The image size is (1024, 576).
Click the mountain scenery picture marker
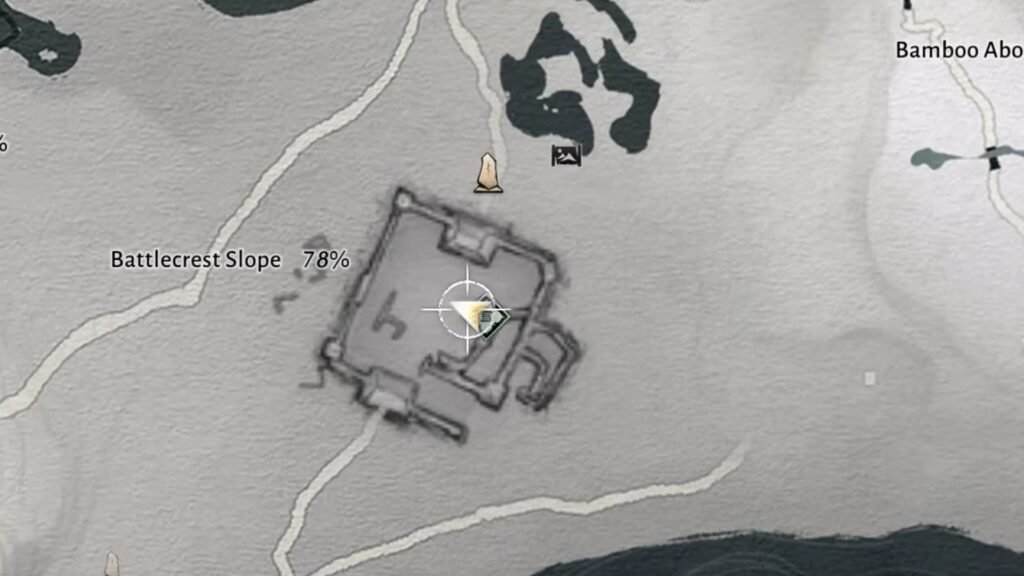click(x=565, y=155)
